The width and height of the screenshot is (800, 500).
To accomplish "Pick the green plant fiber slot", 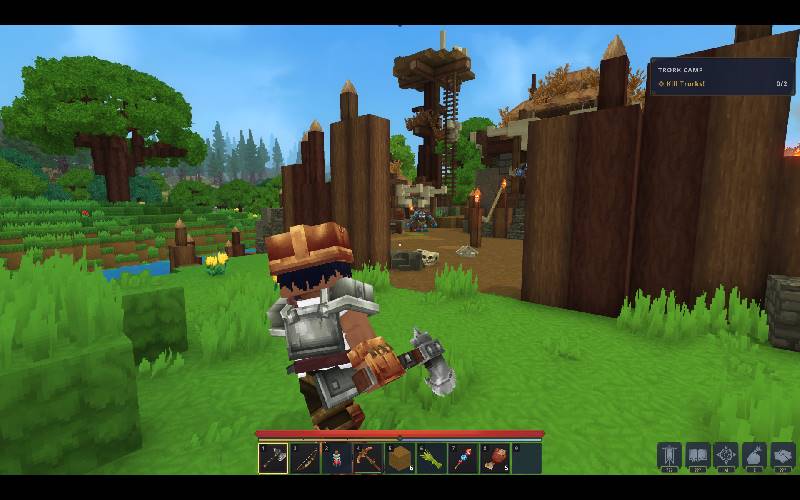I will (x=432, y=458).
